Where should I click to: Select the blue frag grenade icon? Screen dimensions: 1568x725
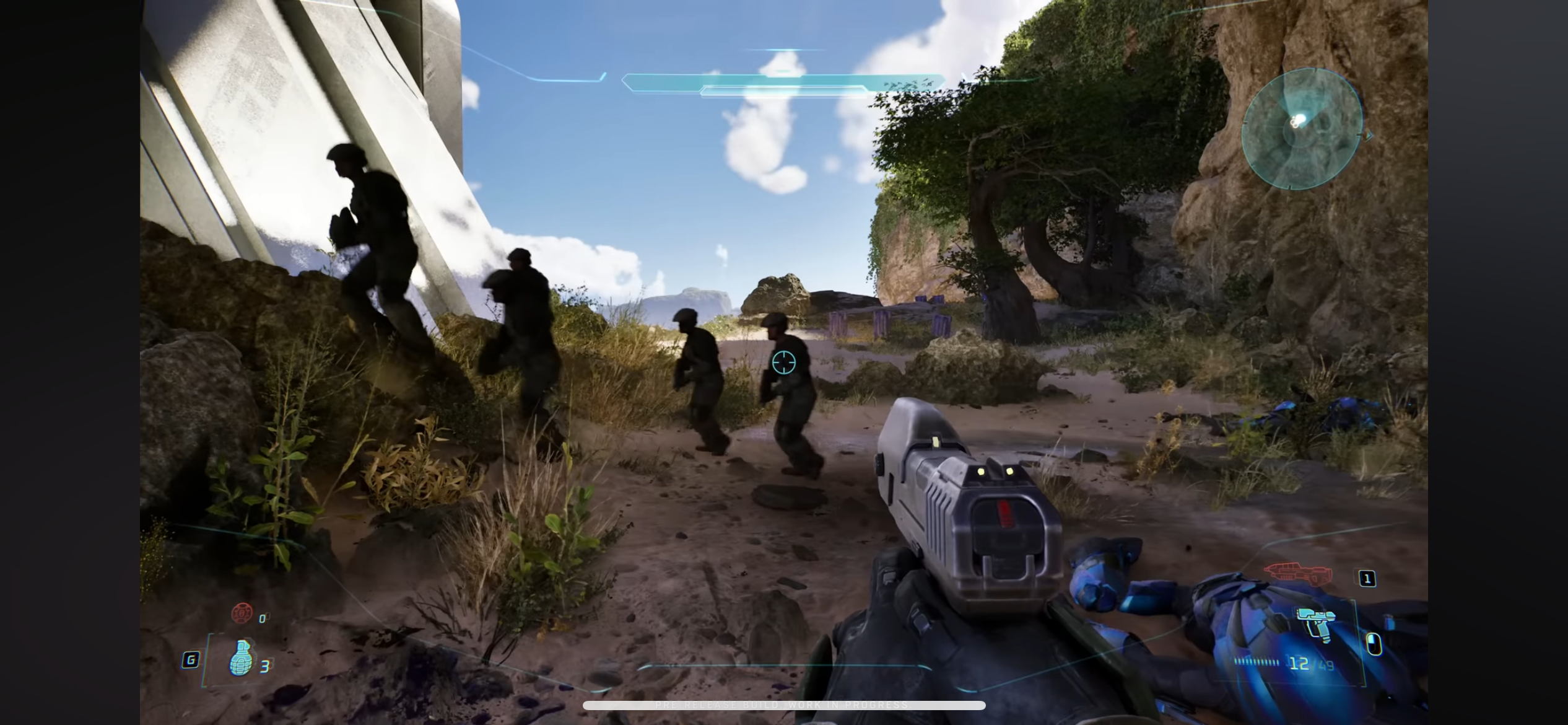241,657
